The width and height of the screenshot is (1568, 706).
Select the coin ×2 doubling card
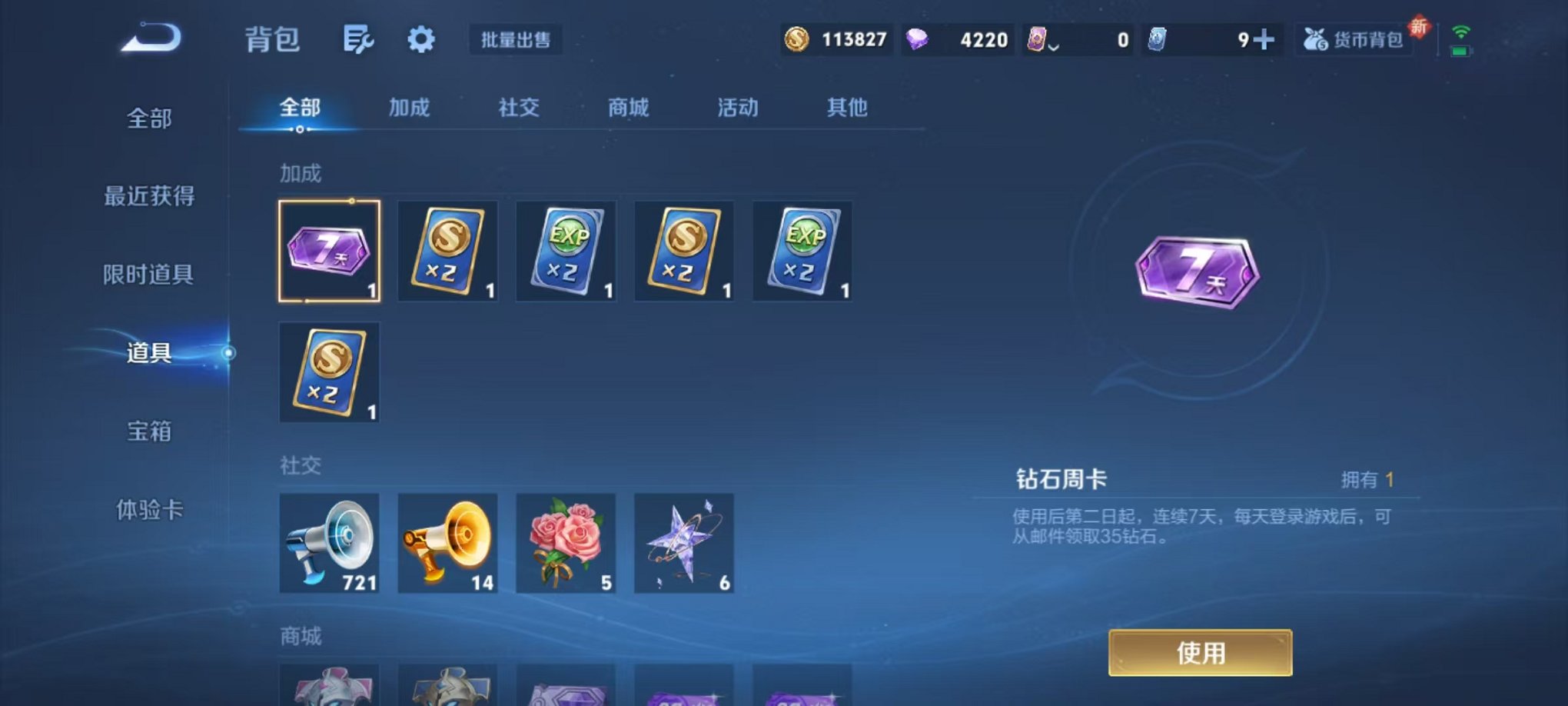pyautogui.click(x=447, y=251)
